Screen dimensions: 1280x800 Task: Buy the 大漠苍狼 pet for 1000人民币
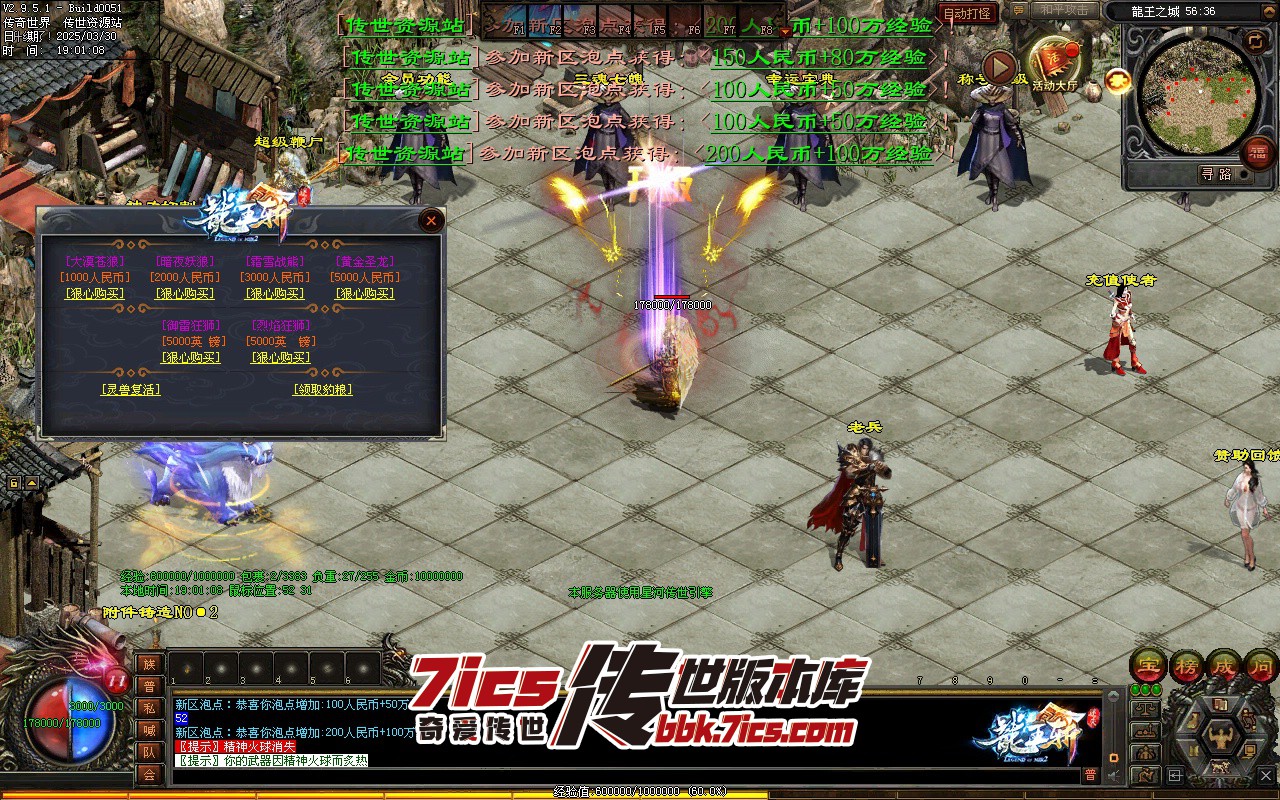point(95,294)
